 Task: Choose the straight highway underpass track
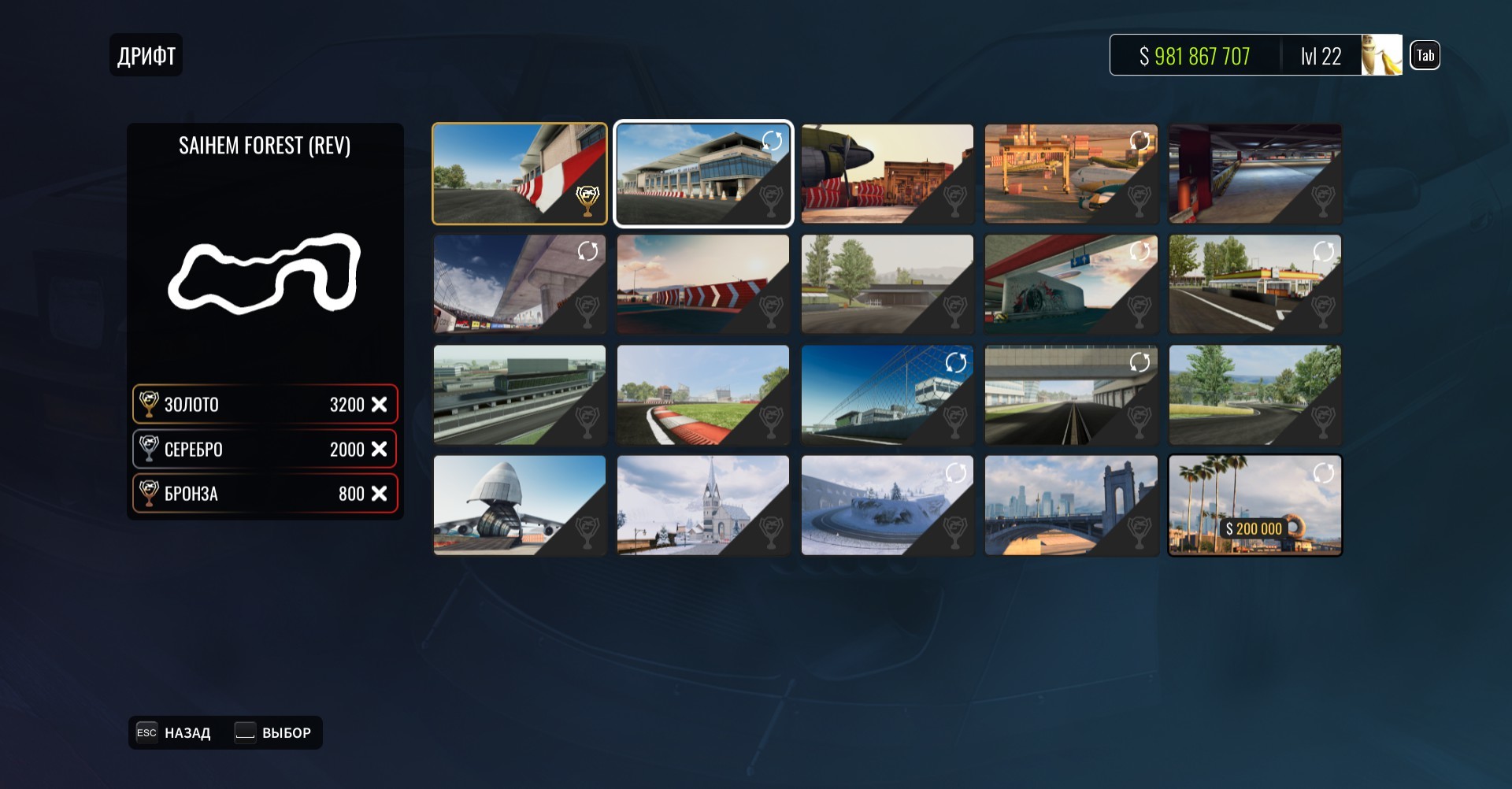click(x=1071, y=394)
